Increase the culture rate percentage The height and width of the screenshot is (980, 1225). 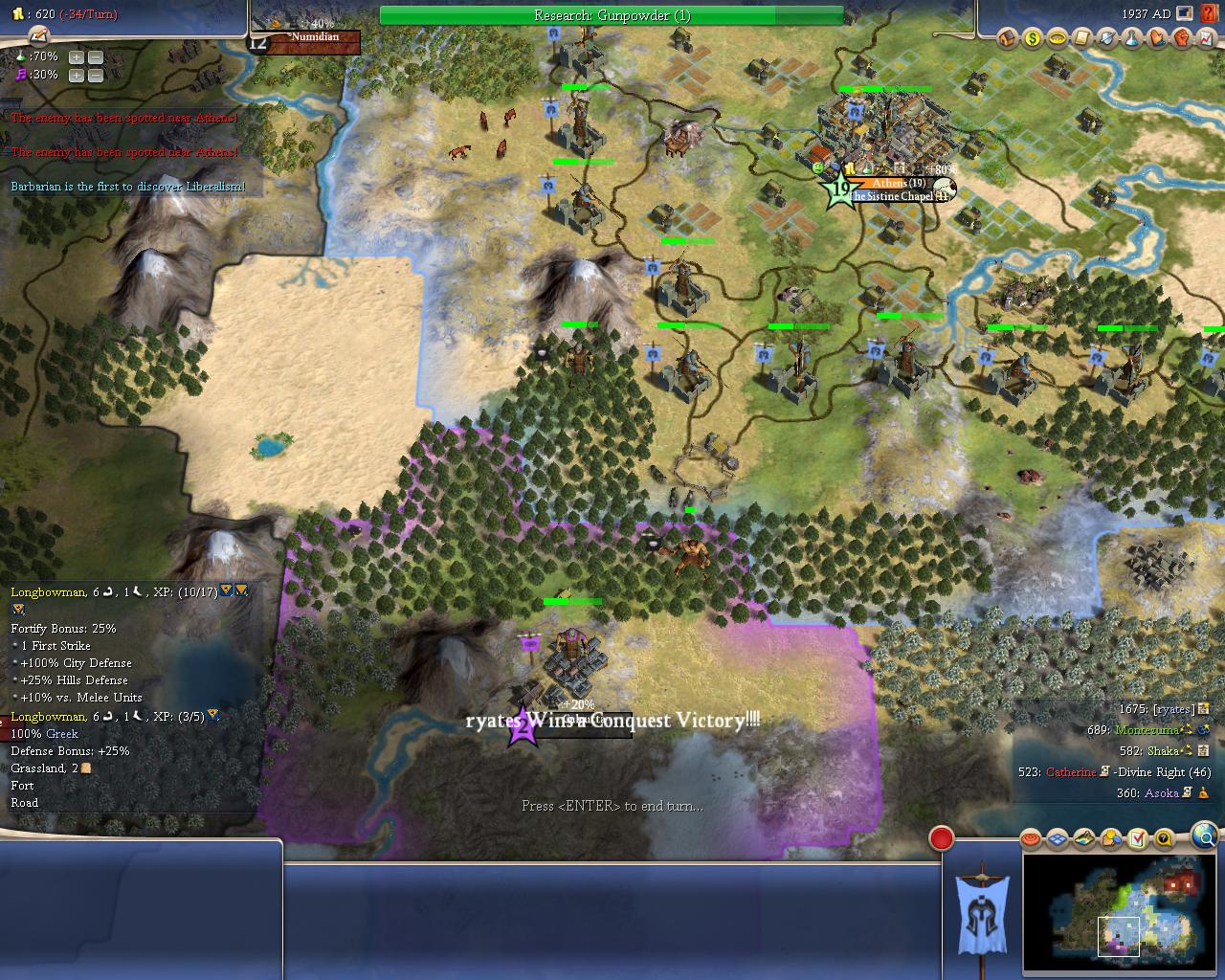pyautogui.click(x=77, y=75)
